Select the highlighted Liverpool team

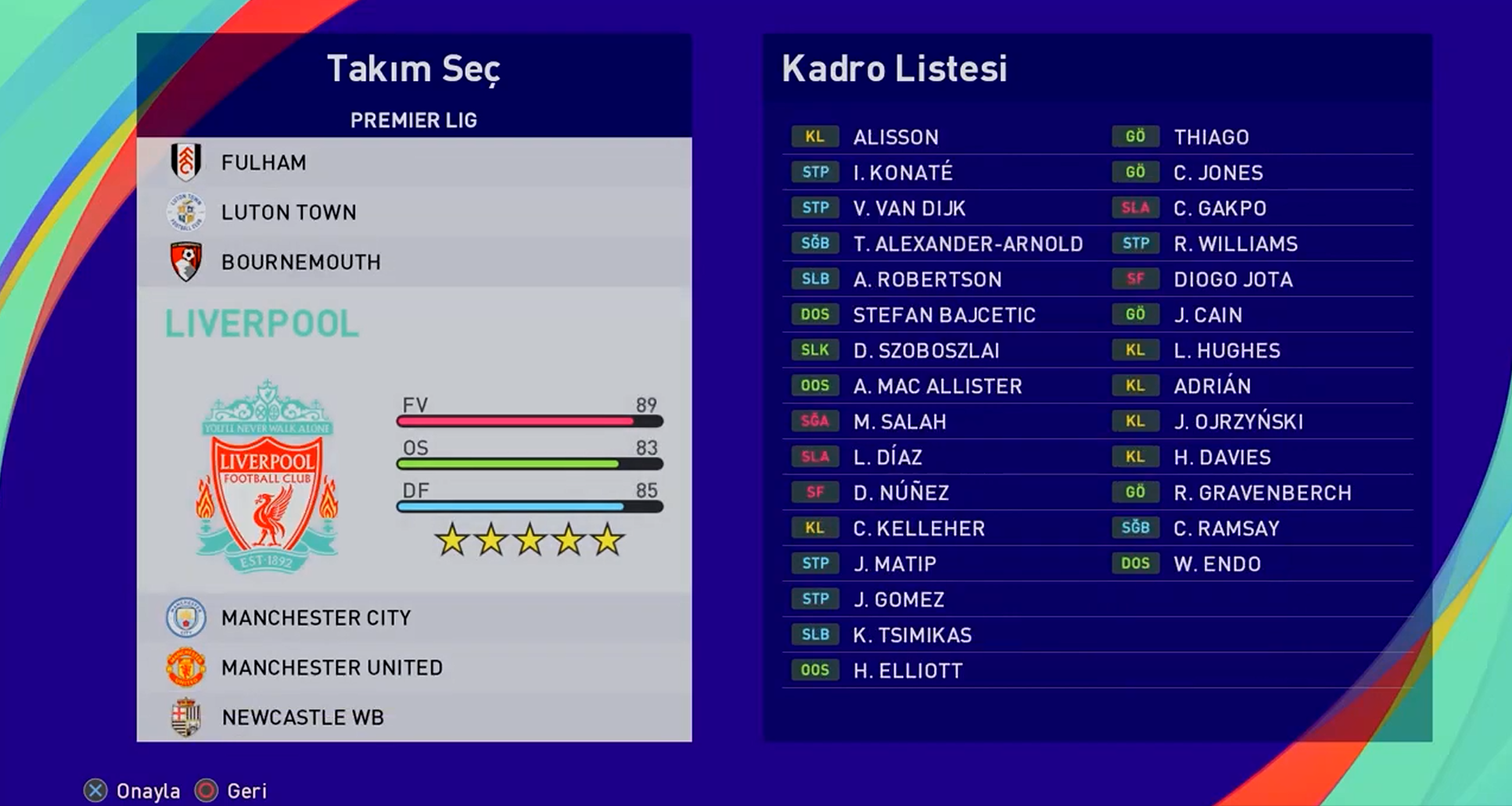click(262, 324)
